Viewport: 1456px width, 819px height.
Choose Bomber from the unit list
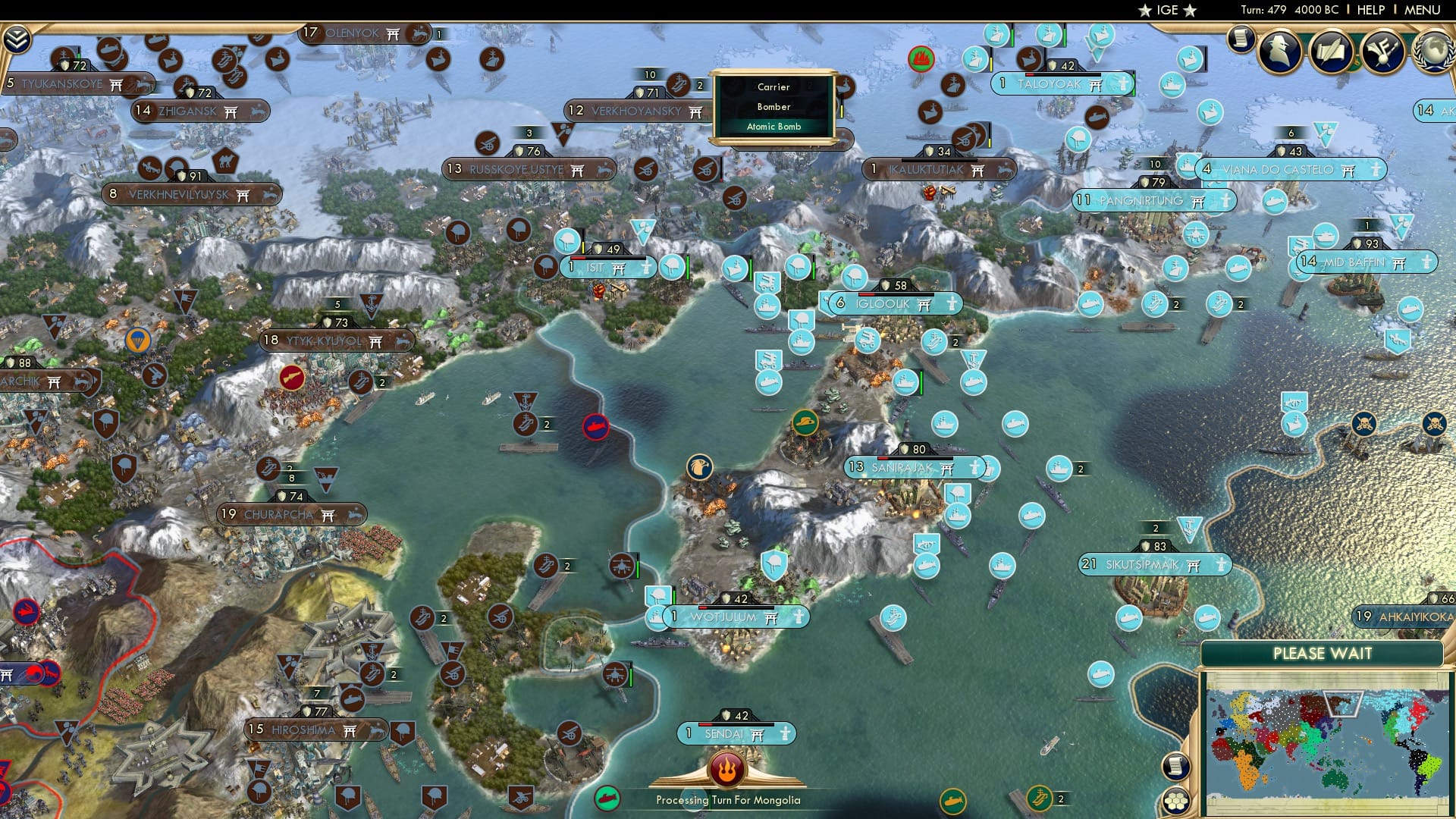click(x=773, y=107)
